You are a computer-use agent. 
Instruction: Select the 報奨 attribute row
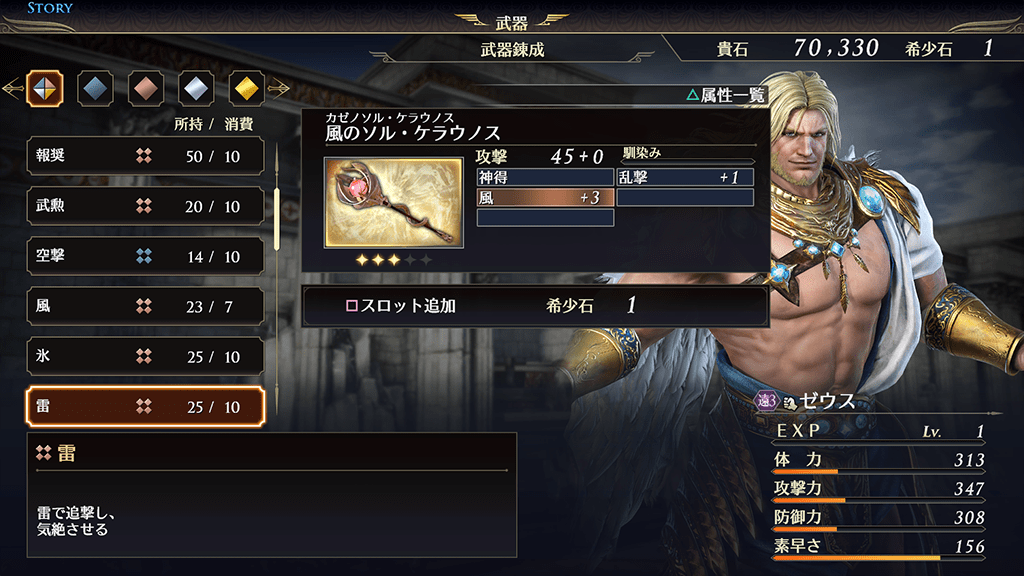[x=145, y=156]
